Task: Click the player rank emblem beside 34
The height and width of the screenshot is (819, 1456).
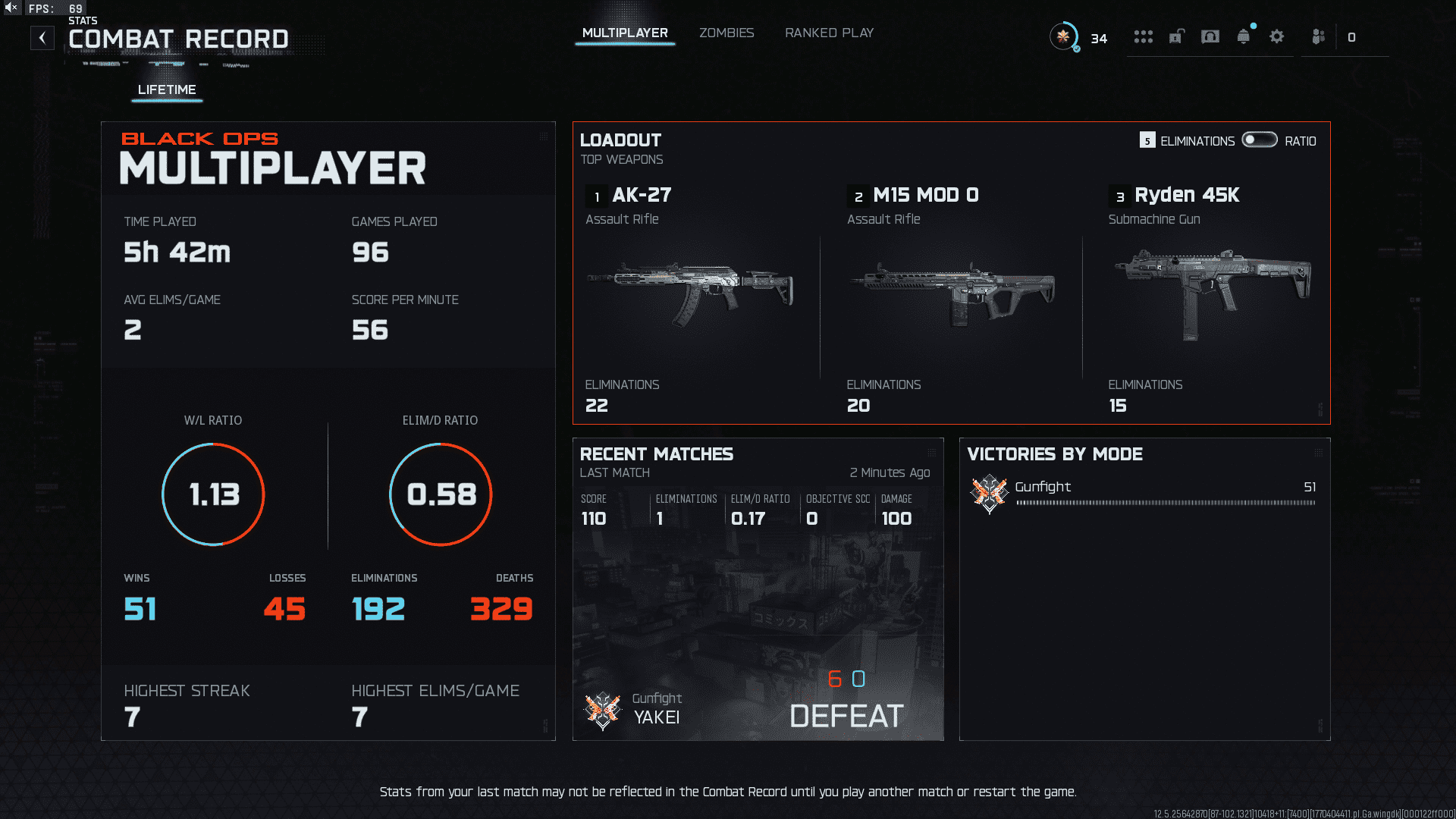Action: point(1065,36)
